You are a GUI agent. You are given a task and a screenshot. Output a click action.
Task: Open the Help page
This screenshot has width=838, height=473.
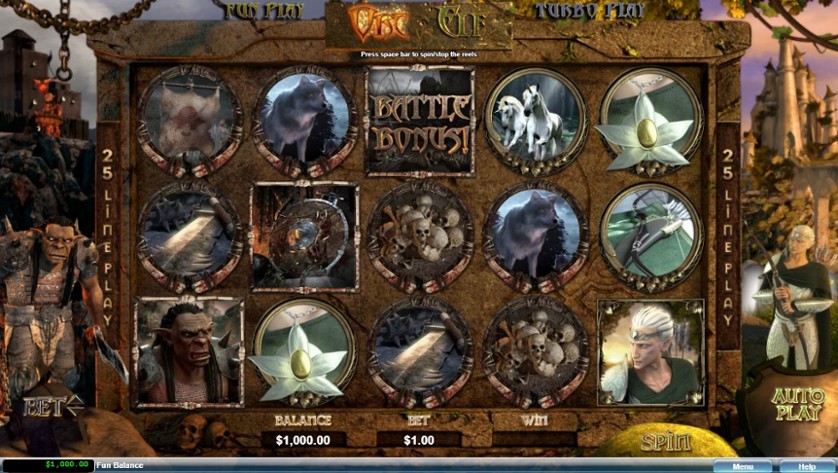805,466
